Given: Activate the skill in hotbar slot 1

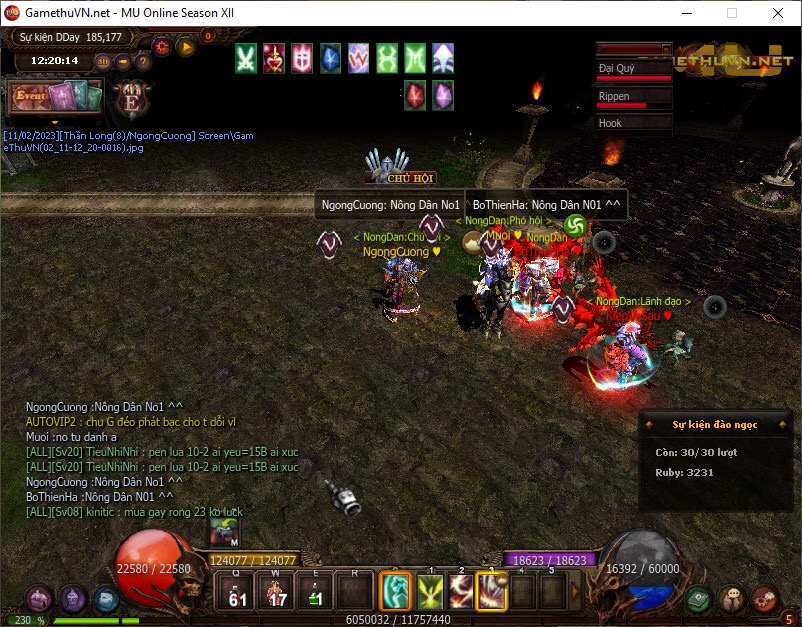Looking at the screenshot, I should (431, 591).
